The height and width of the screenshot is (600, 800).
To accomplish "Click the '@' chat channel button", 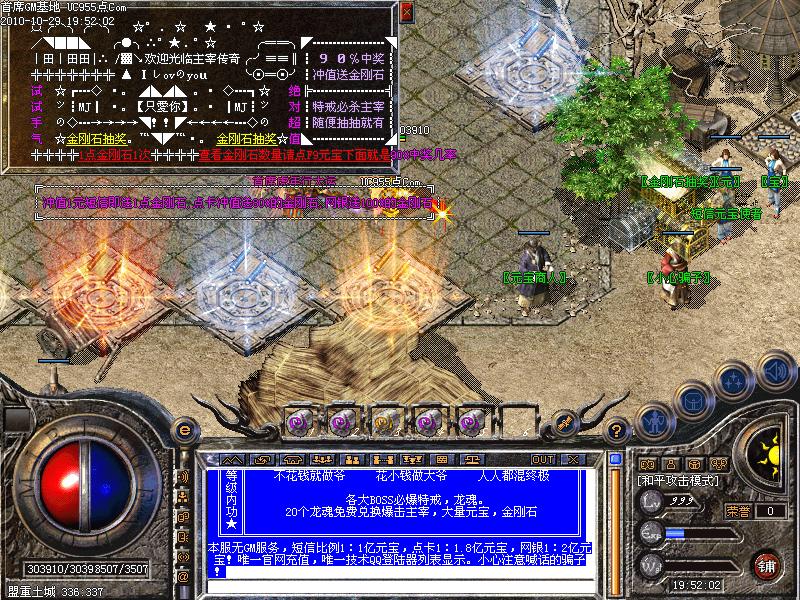I will coord(182,577).
